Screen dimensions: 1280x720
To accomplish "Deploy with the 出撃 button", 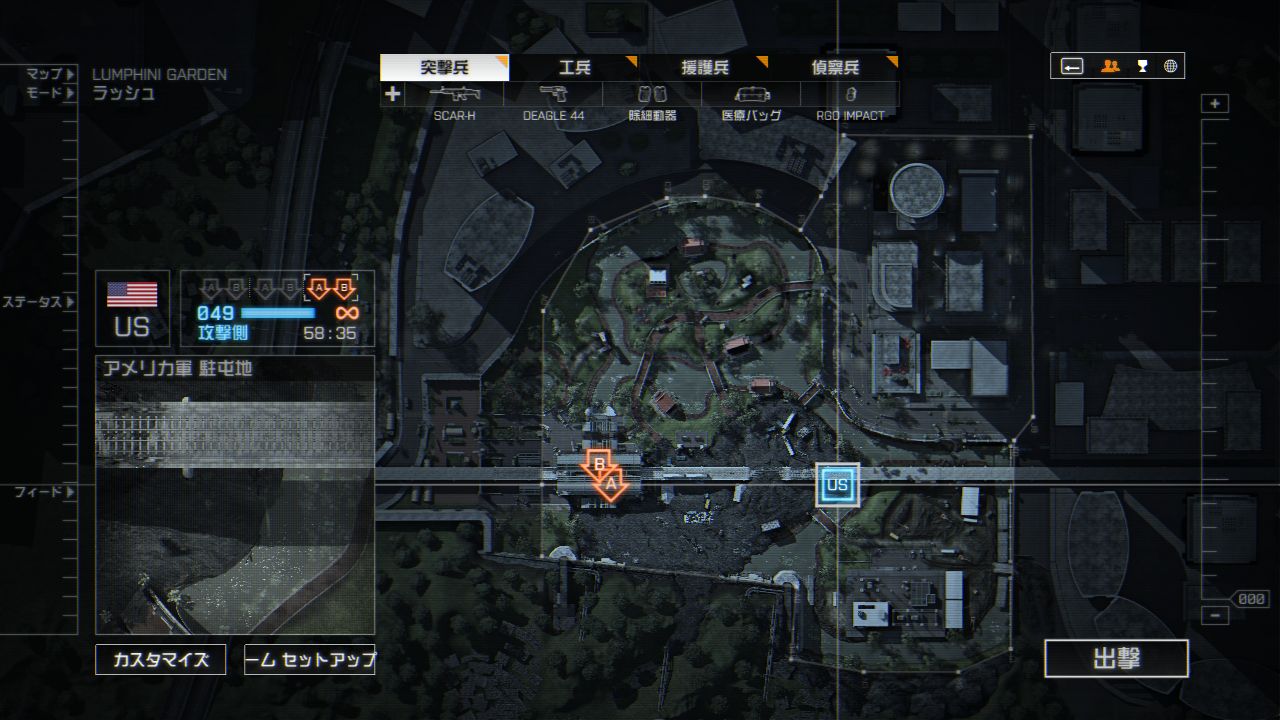I will 1116,659.
